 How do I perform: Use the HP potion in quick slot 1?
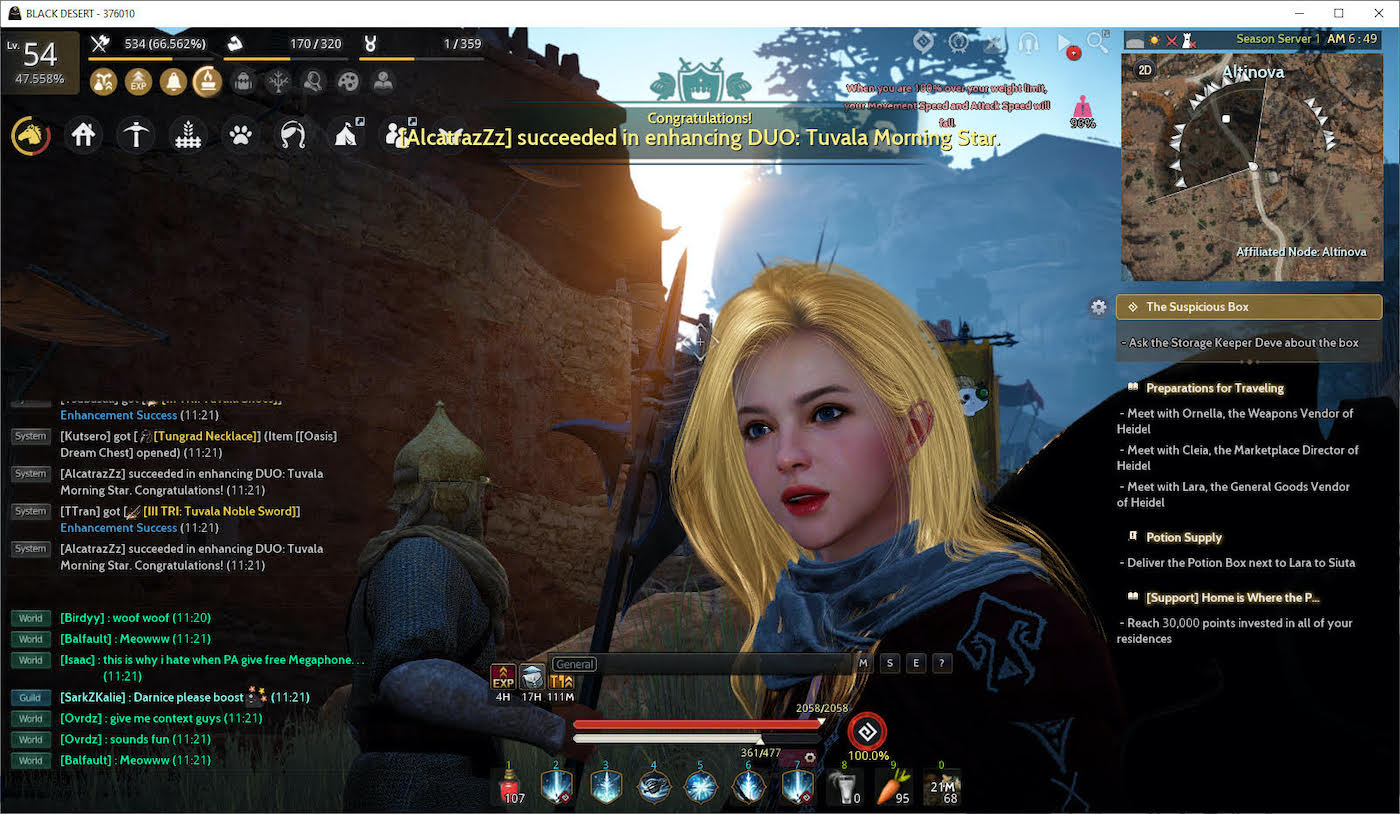512,786
